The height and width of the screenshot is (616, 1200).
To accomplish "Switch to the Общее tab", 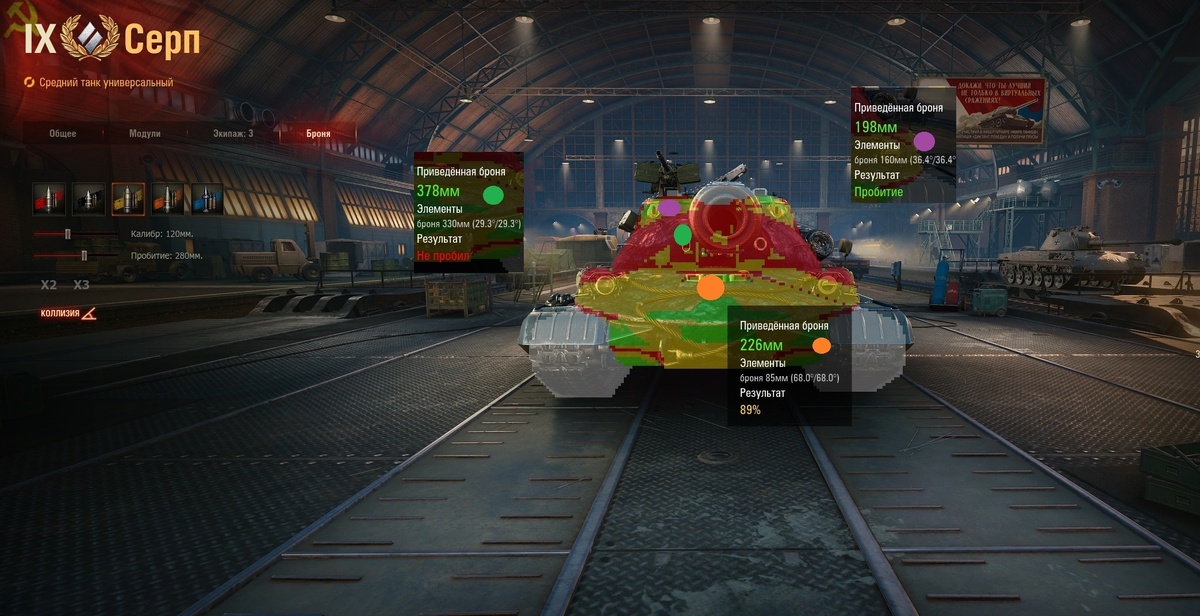I will click(x=63, y=133).
